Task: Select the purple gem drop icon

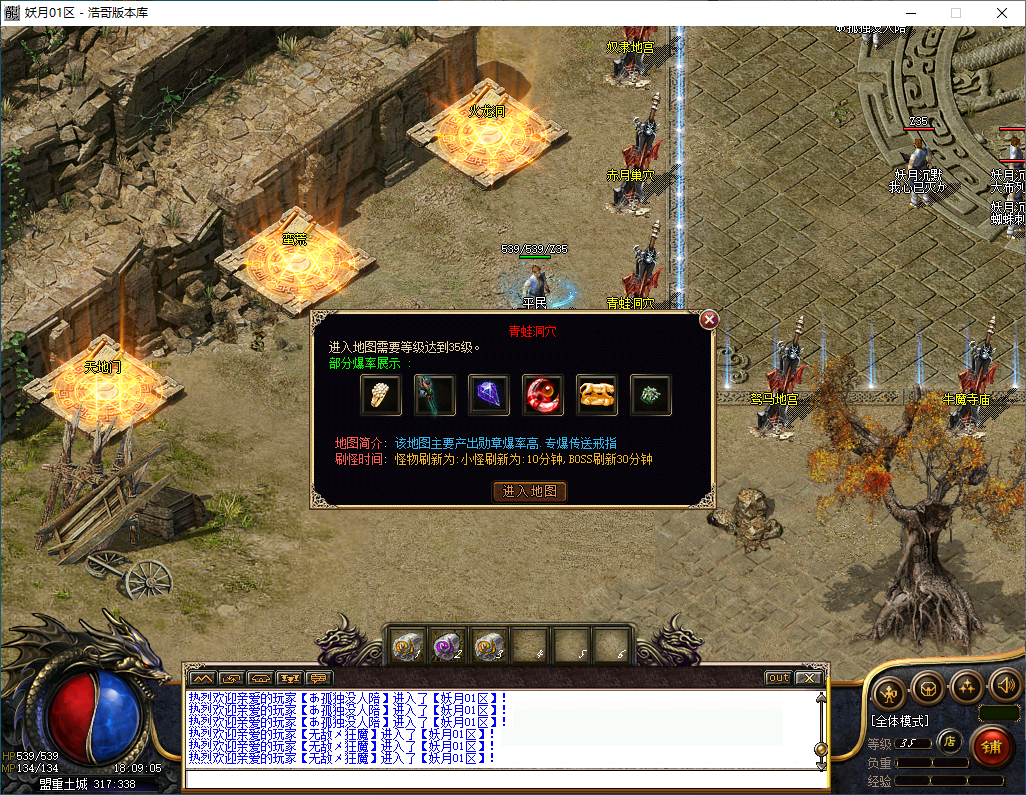Action: pyautogui.click(x=489, y=396)
